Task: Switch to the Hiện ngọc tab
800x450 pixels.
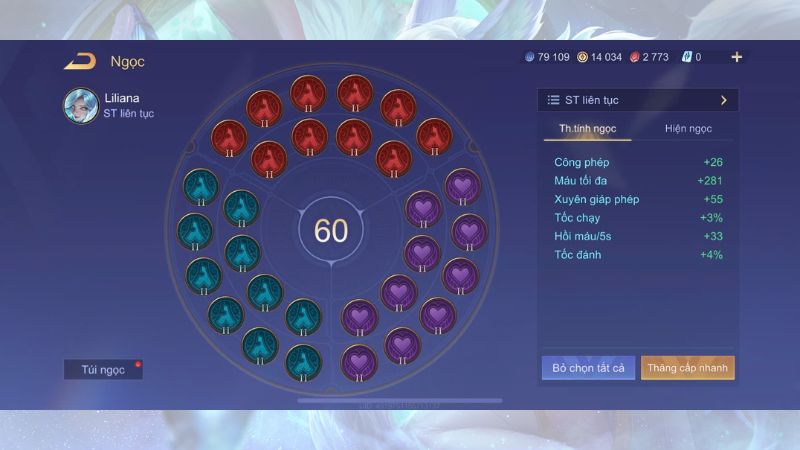Action: click(688, 129)
